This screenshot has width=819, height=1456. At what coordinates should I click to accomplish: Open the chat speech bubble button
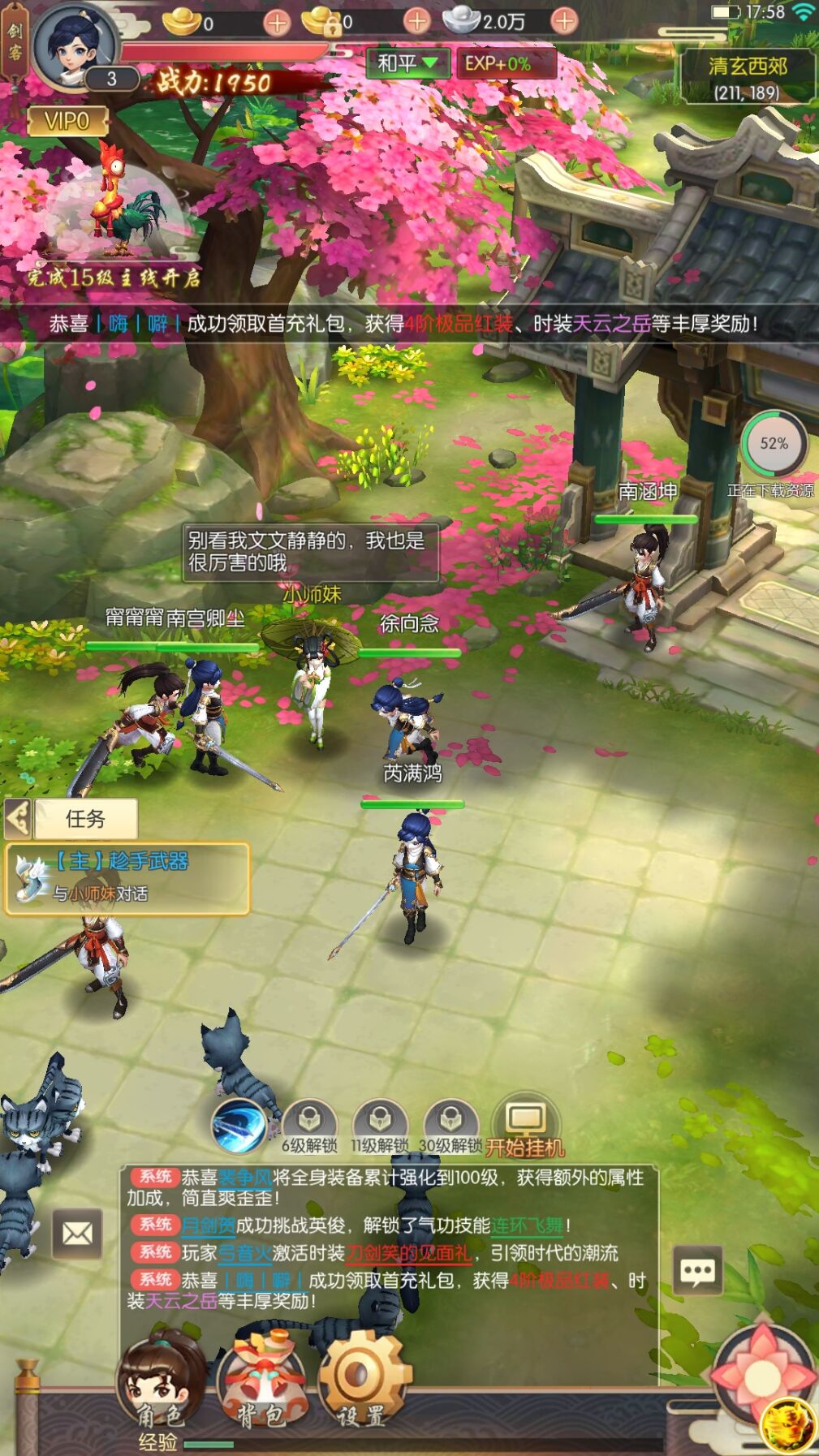tap(697, 1270)
